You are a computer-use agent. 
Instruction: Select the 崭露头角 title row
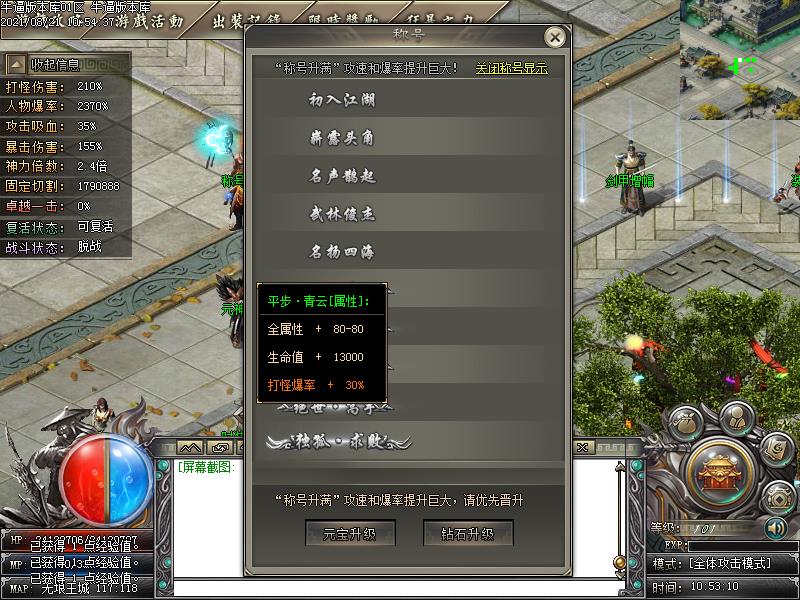tap(342, 138)
